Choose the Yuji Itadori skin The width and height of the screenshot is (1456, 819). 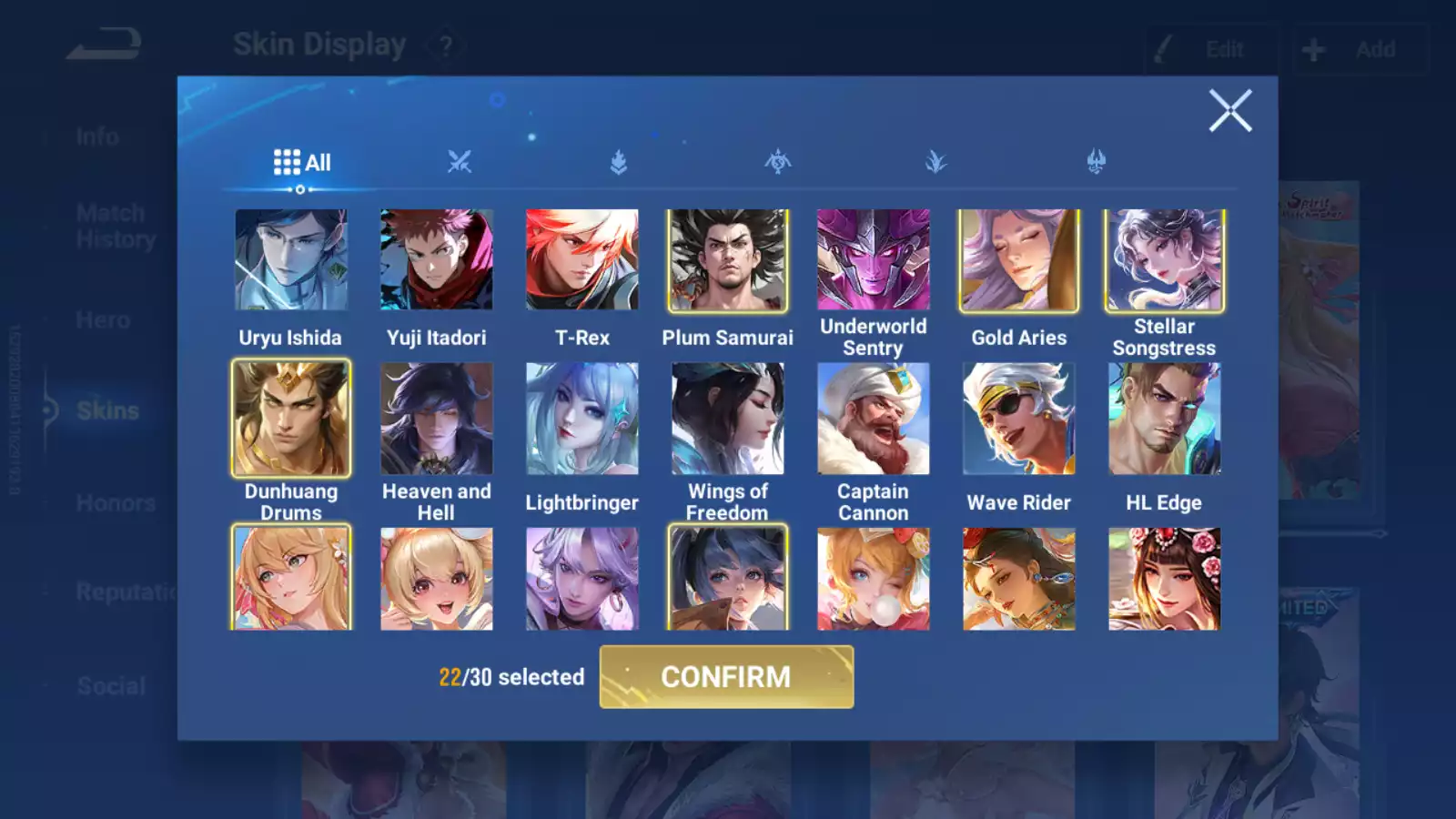[437, 260]
